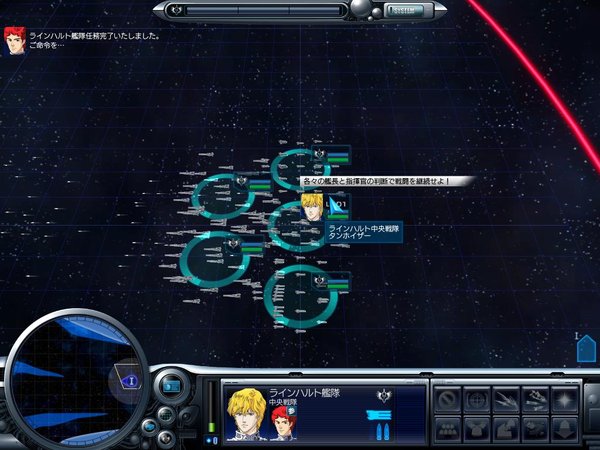
Task: Select the fleet ships attack command icon
Action: point(536,400)
